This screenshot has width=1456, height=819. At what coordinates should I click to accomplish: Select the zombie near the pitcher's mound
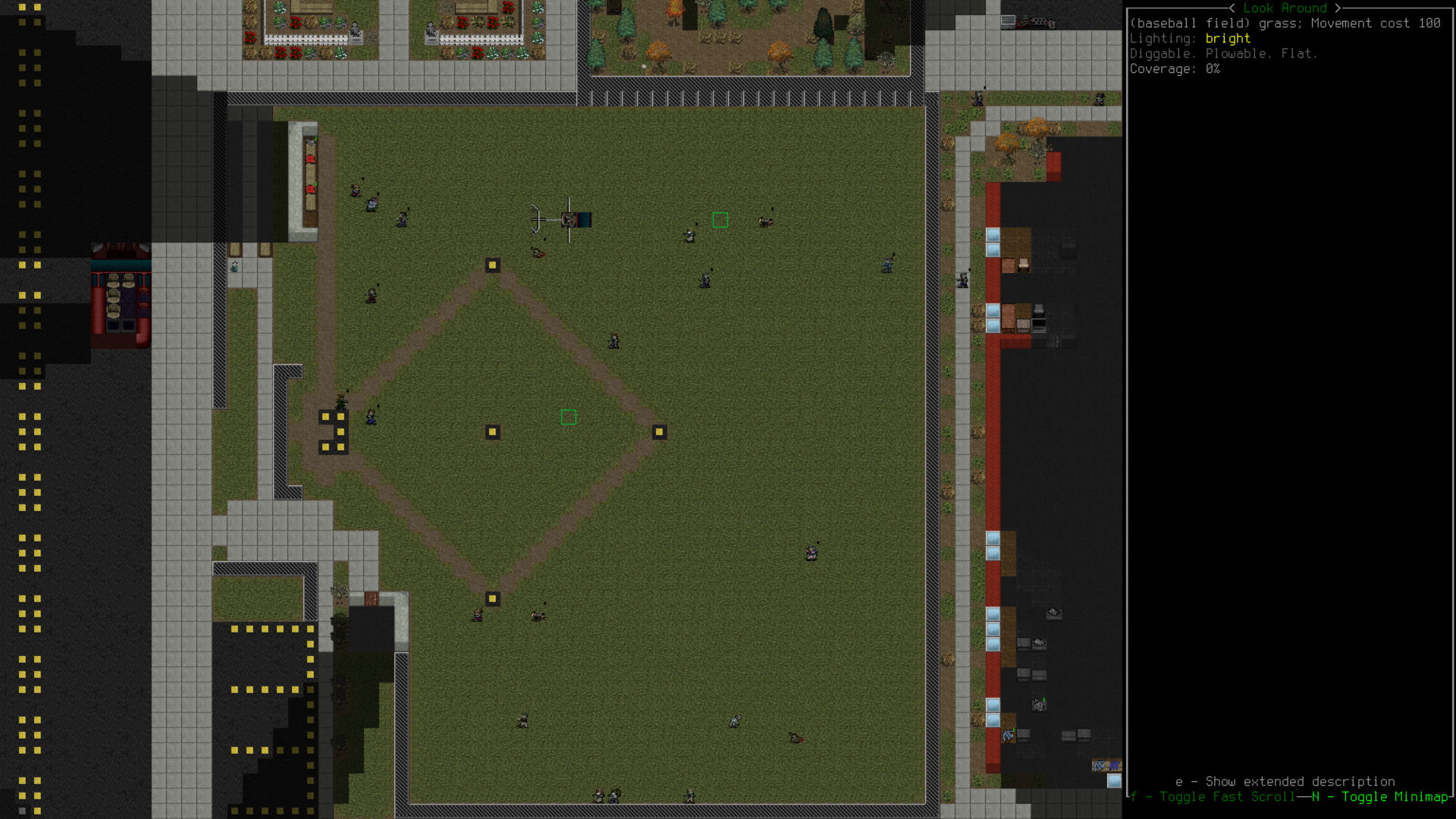coord(612,342)
